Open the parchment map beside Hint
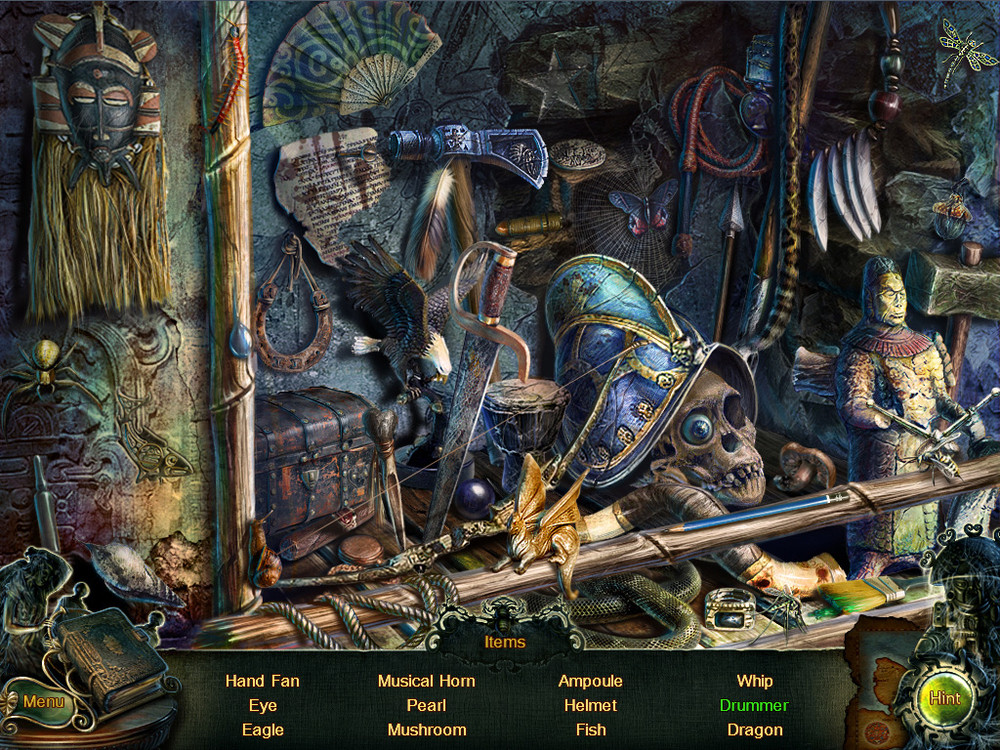1000x750 pixels. pyautogui.click(x=882, y=672)
